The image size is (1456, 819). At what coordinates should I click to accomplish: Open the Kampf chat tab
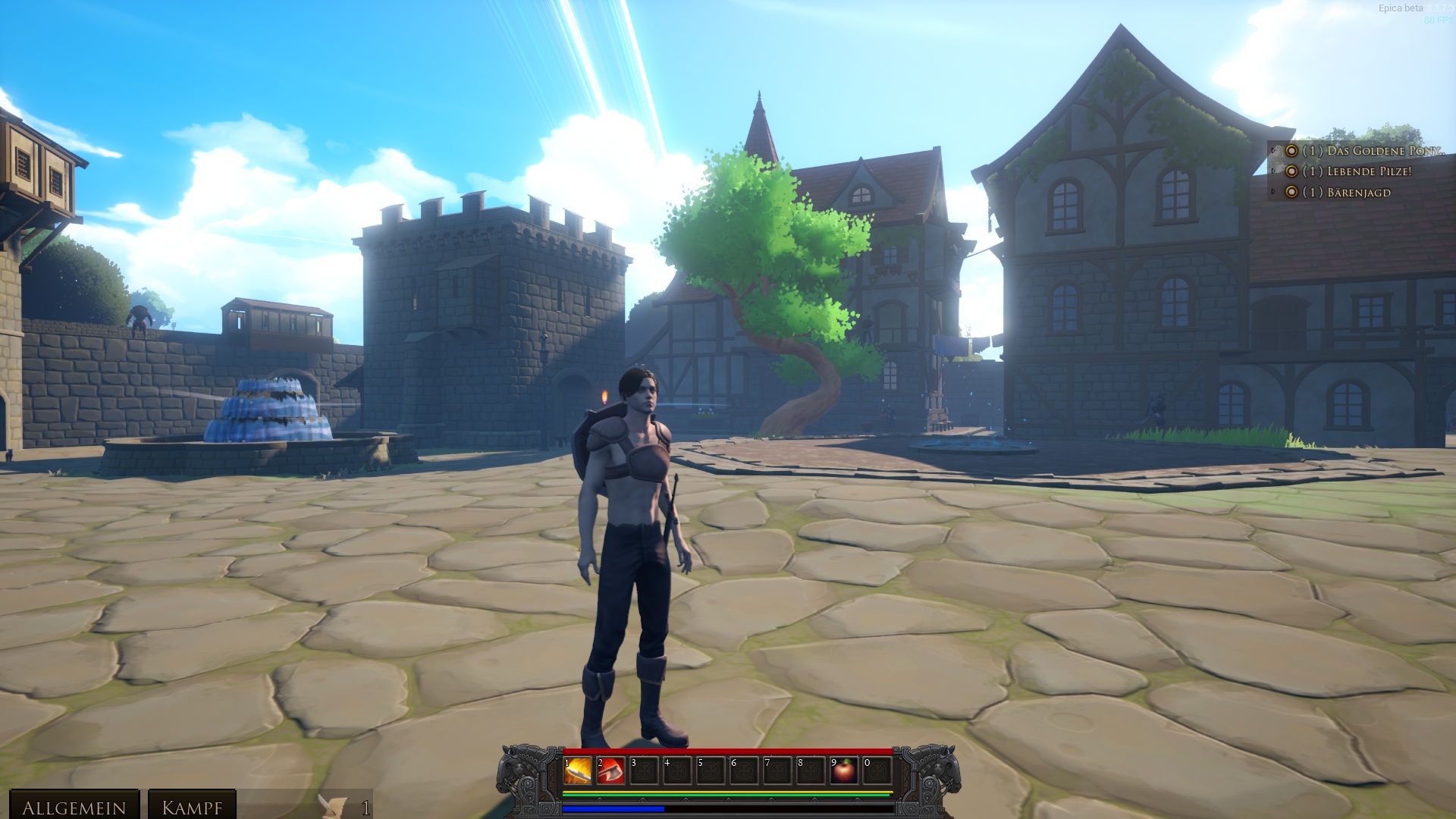192,807
